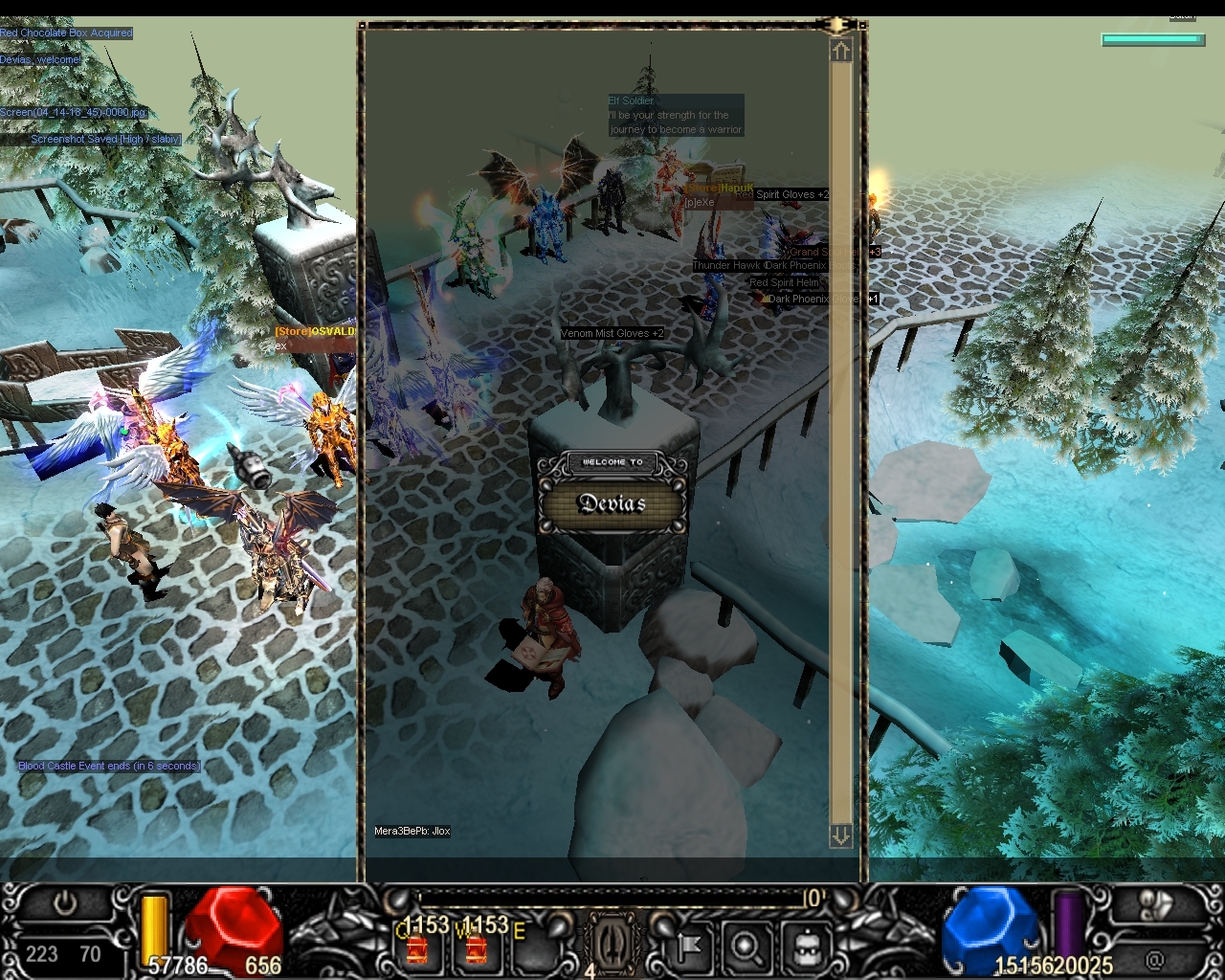Click the skull icon button above the @
The height and width of the screenshot is (980, 1225).
click(x=1155, y=906)
